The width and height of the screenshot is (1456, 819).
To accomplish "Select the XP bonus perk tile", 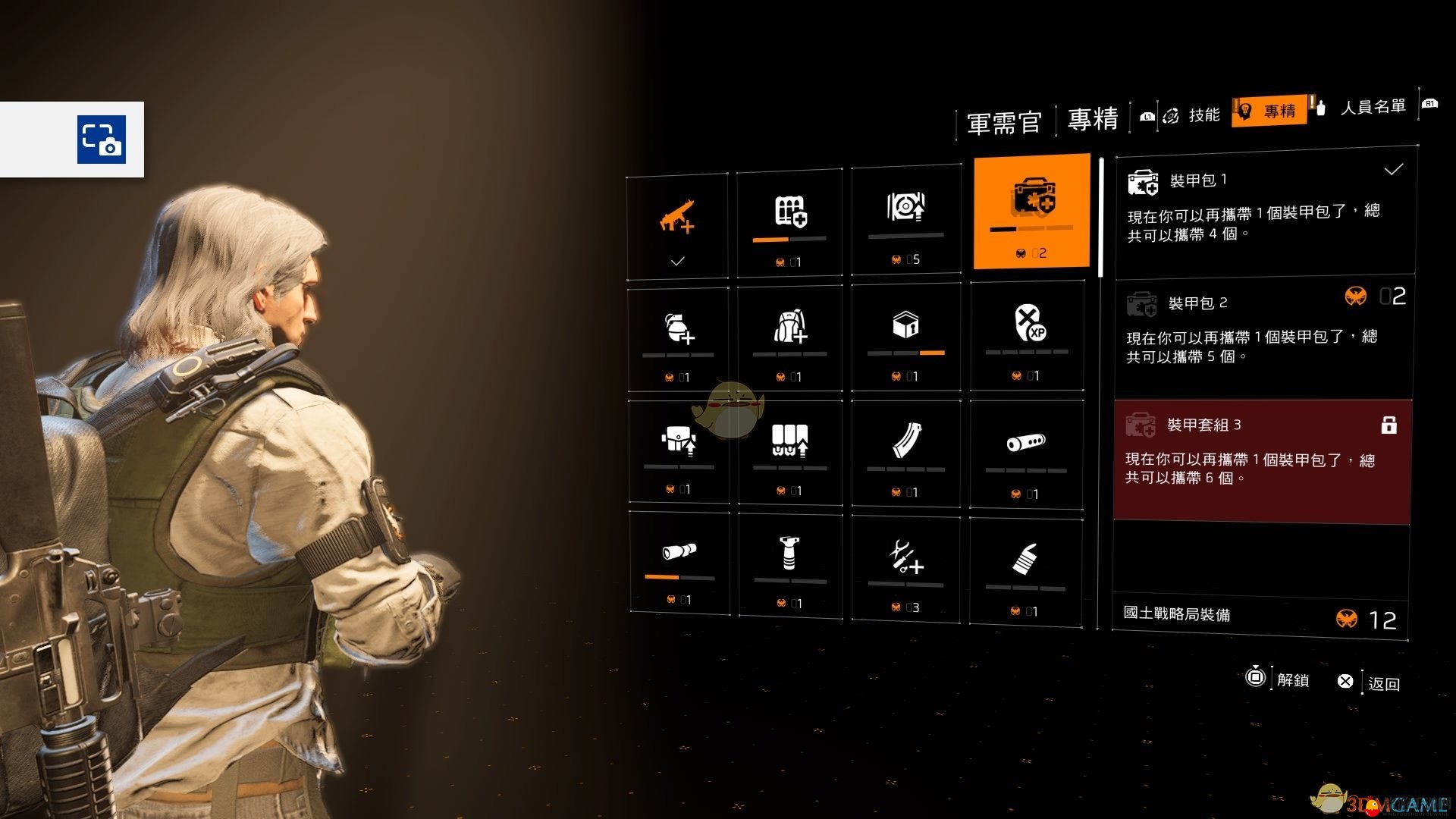I will pyautogui.click(x=1028, y=336).
